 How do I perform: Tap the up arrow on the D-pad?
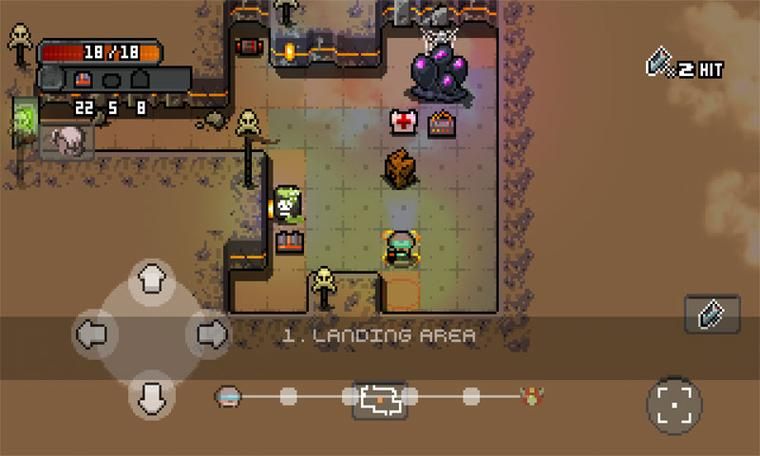click(x=151, y=278)
